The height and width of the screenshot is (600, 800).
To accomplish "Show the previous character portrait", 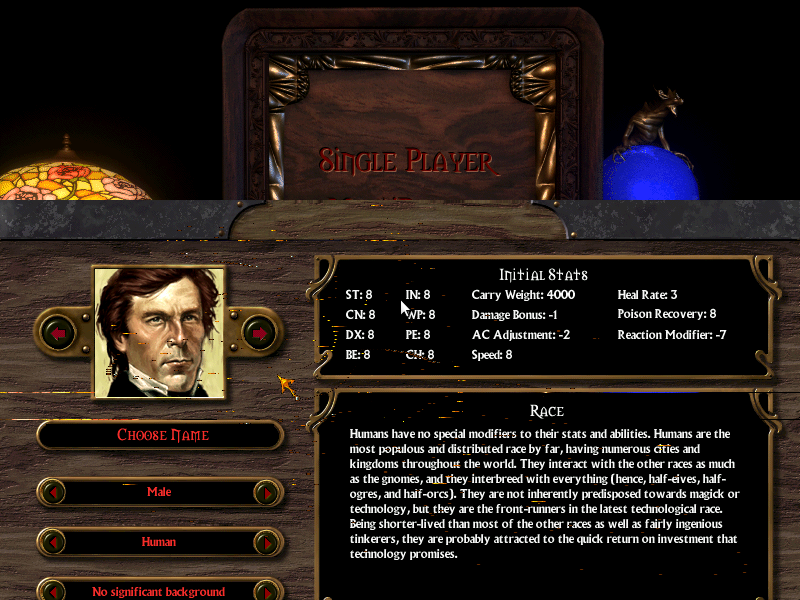I will [58, 332].
